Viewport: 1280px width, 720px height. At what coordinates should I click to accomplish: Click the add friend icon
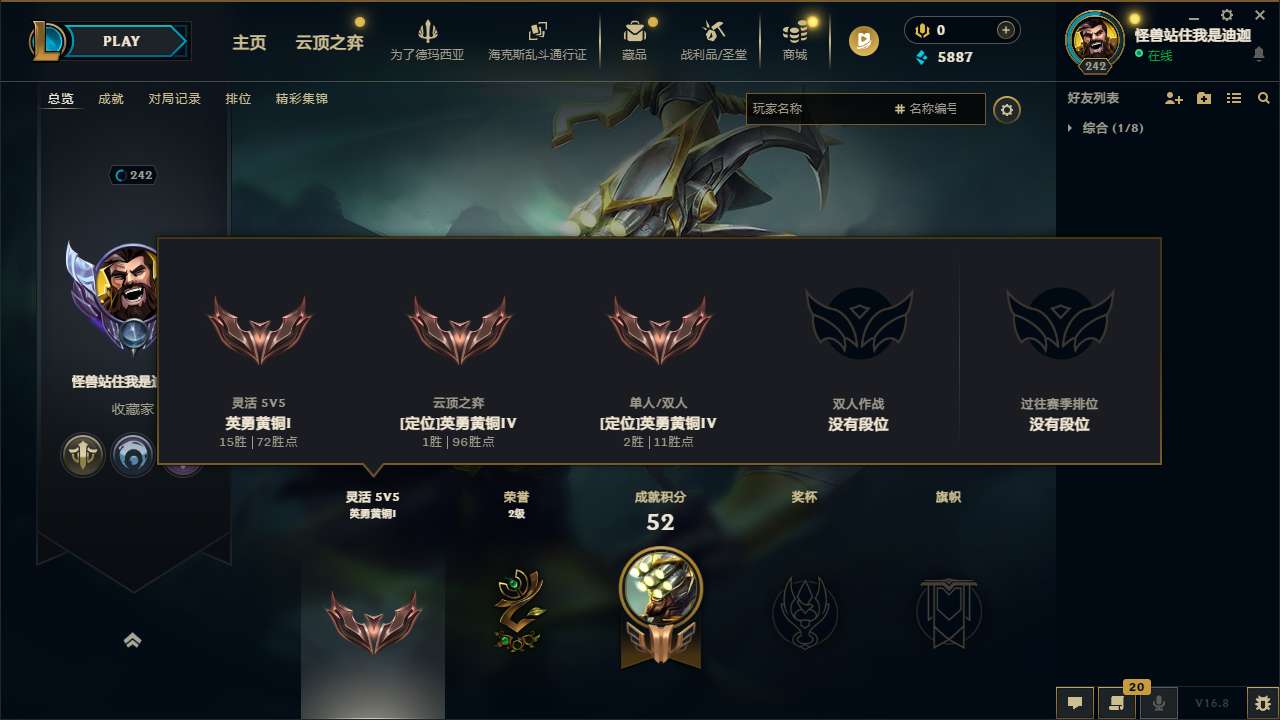[1171, 98]
